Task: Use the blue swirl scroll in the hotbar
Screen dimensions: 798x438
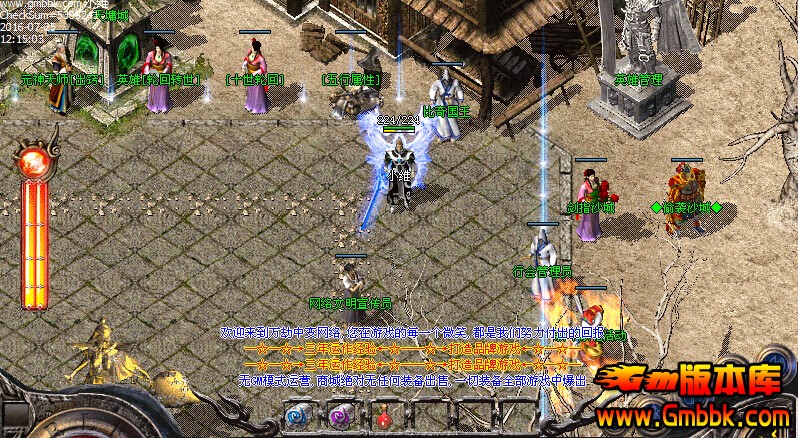Action: click(x=297, y=416)
